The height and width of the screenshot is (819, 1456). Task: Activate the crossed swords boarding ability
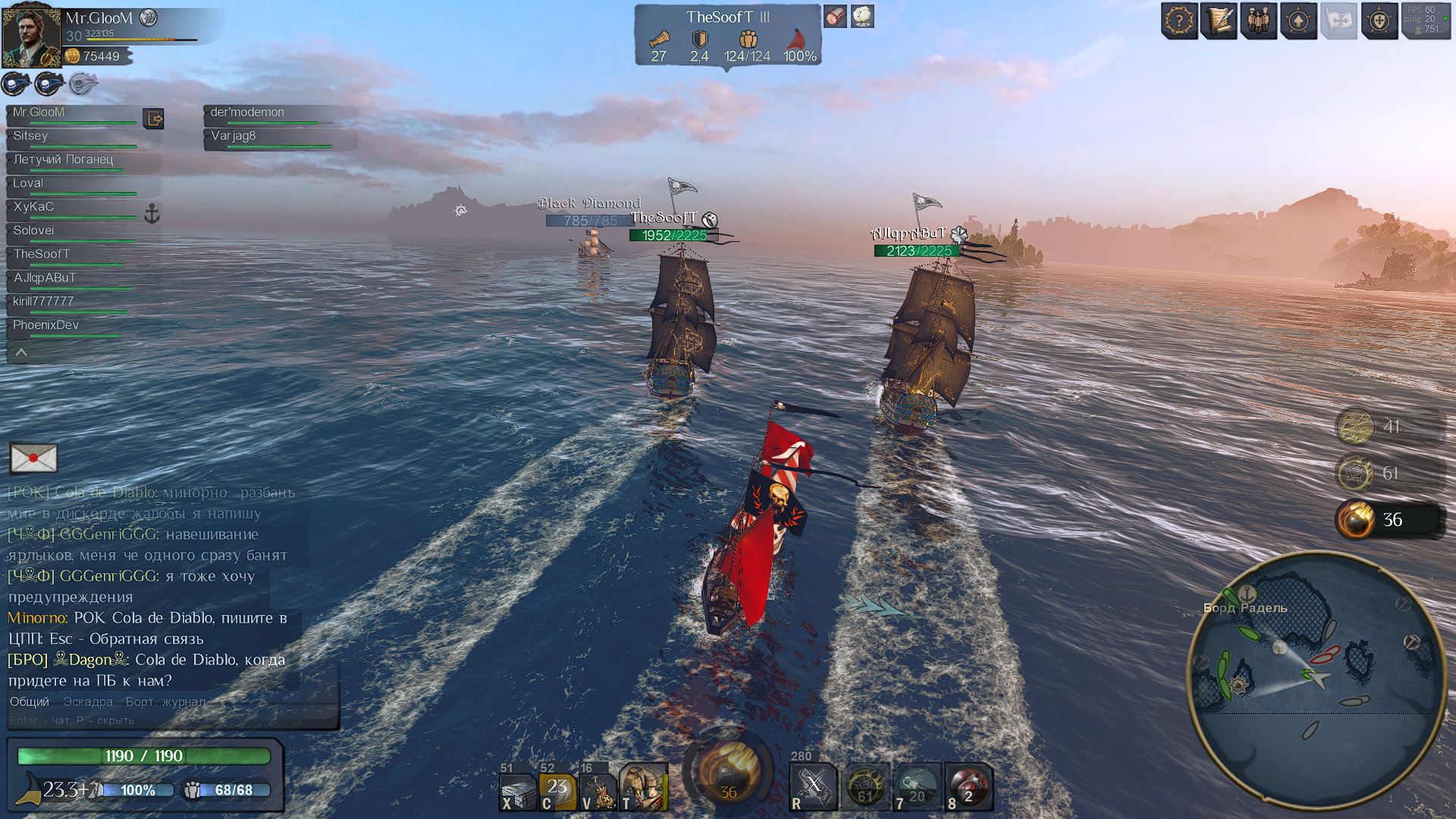point(813,787)
